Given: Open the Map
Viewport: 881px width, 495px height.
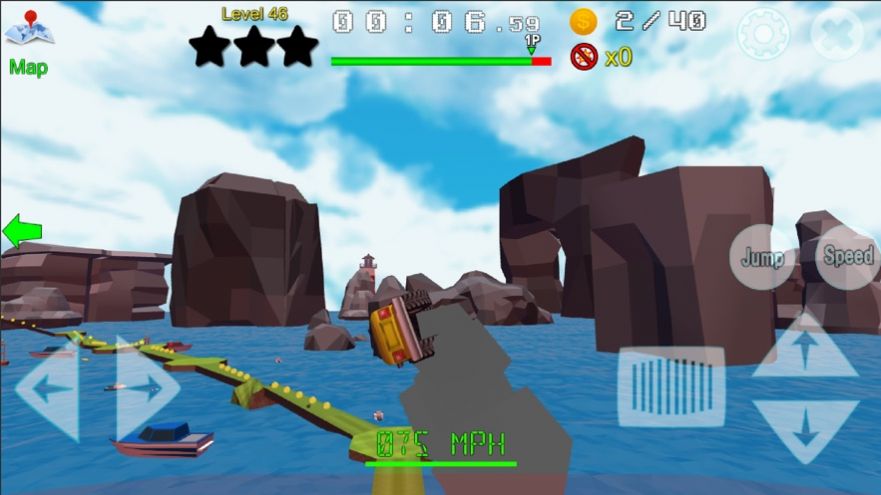Looking at the screenshot, I should (29, 40).
